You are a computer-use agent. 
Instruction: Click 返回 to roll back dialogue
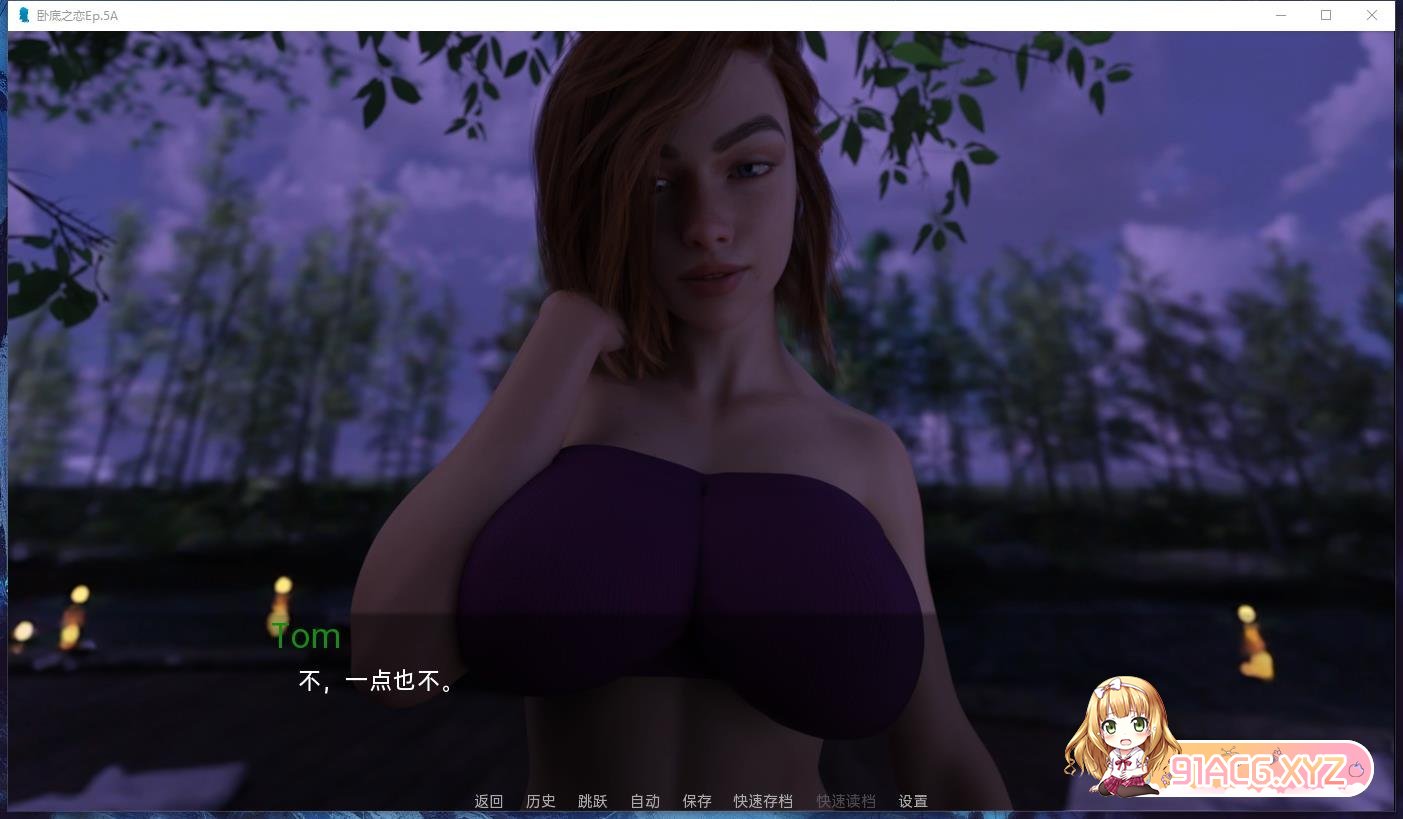(x=487, y=800)
